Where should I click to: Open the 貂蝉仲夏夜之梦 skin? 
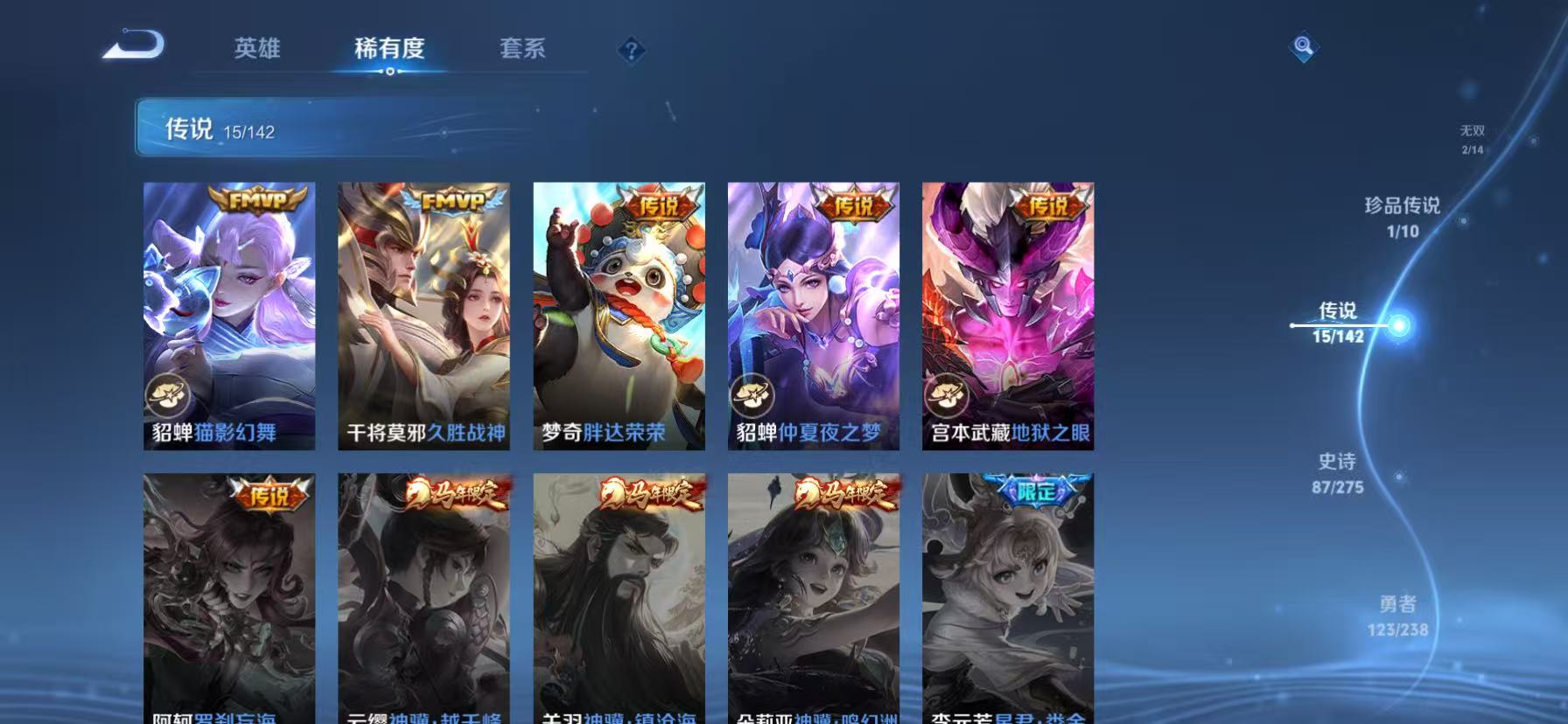coord(813,315)
